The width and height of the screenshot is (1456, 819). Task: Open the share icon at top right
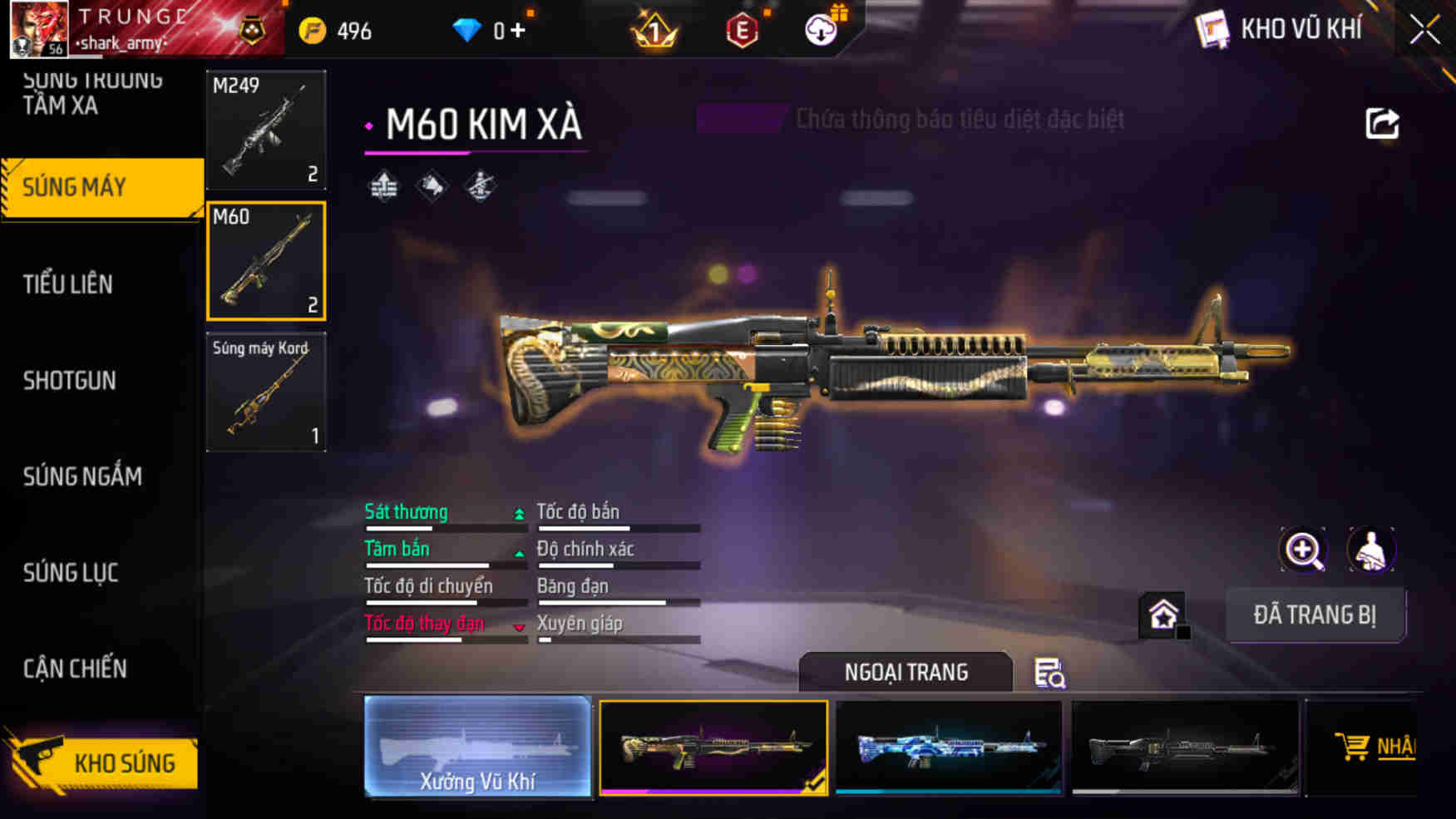[1383, 123]
